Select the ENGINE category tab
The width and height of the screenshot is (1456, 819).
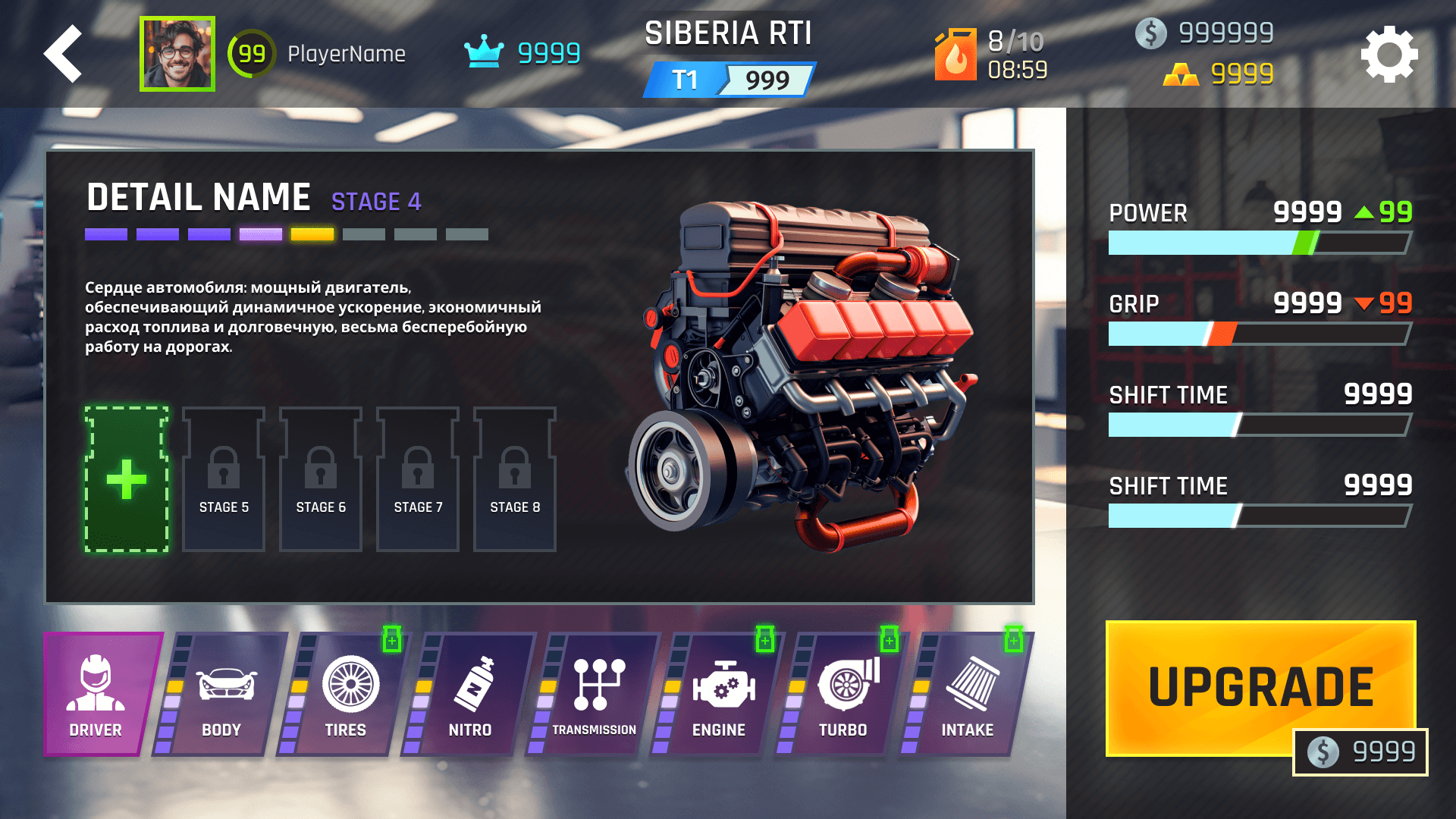pyautogui.click(x=720, y=695)
